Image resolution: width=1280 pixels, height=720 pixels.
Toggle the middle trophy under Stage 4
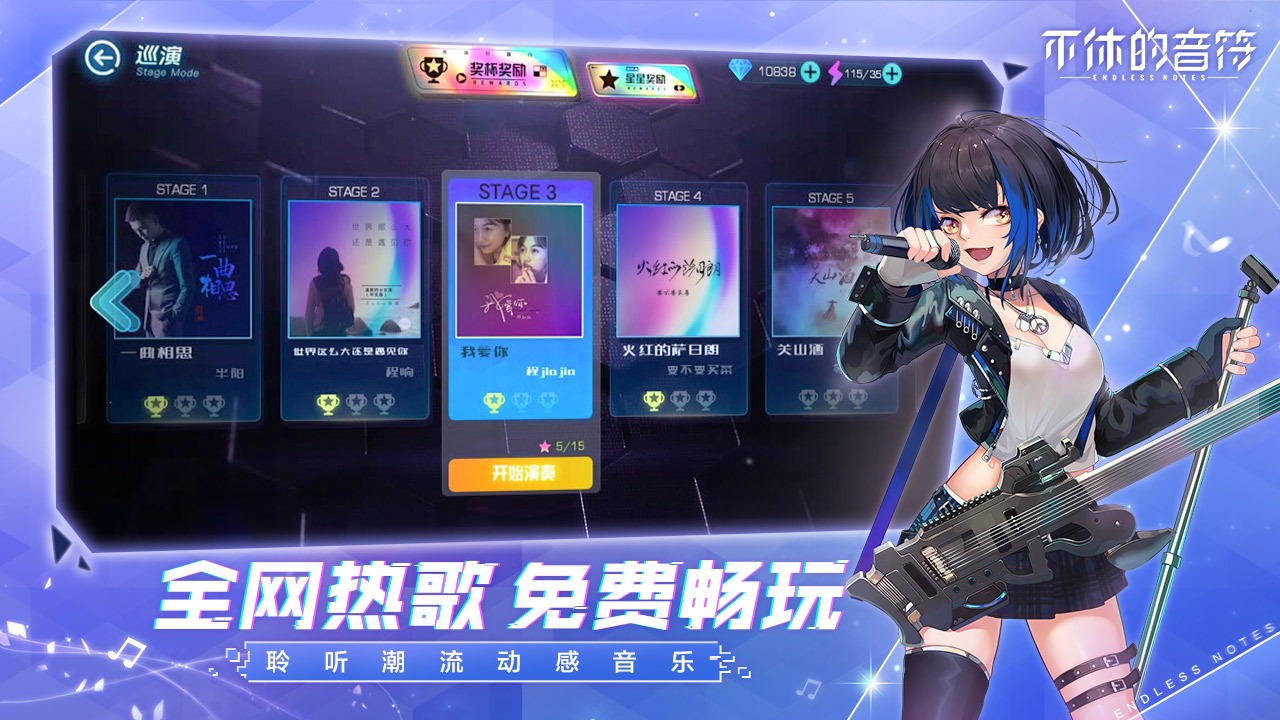tap(679, 399)
